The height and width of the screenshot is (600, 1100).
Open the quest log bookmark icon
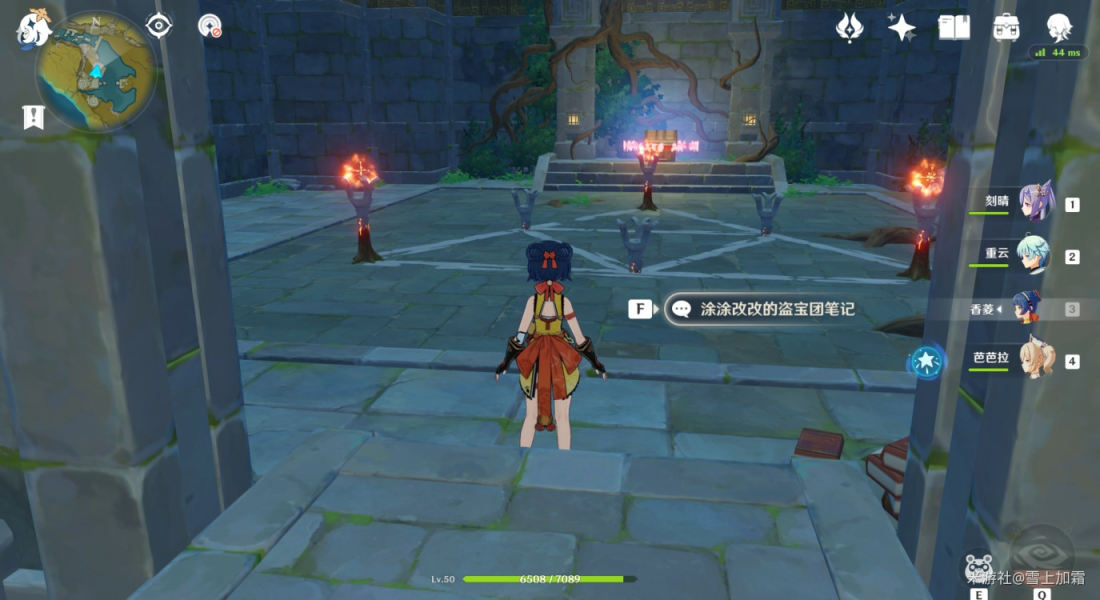coord(33,118)
